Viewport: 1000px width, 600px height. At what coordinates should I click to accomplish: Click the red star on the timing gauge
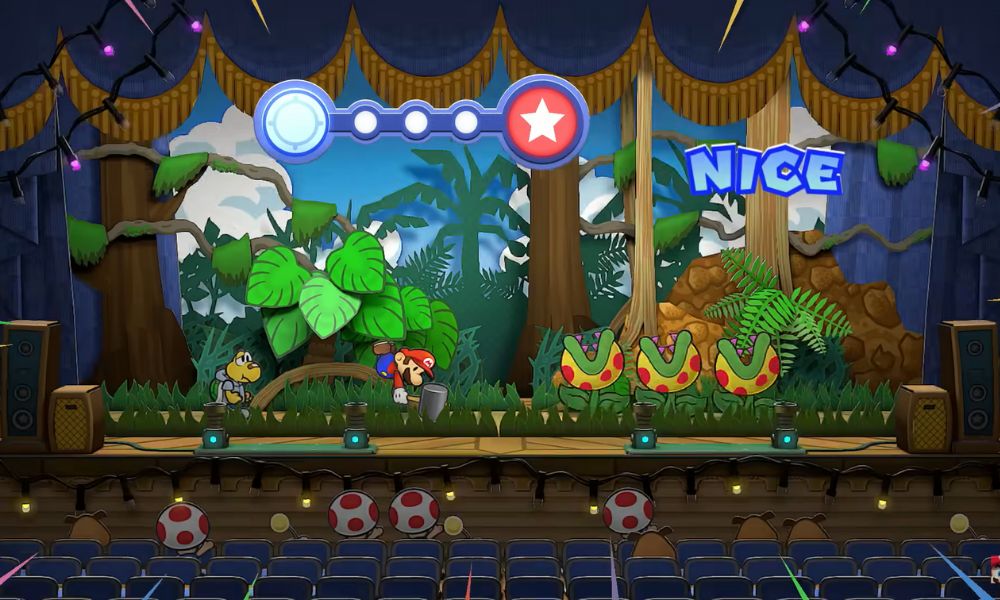coord(544,122)
